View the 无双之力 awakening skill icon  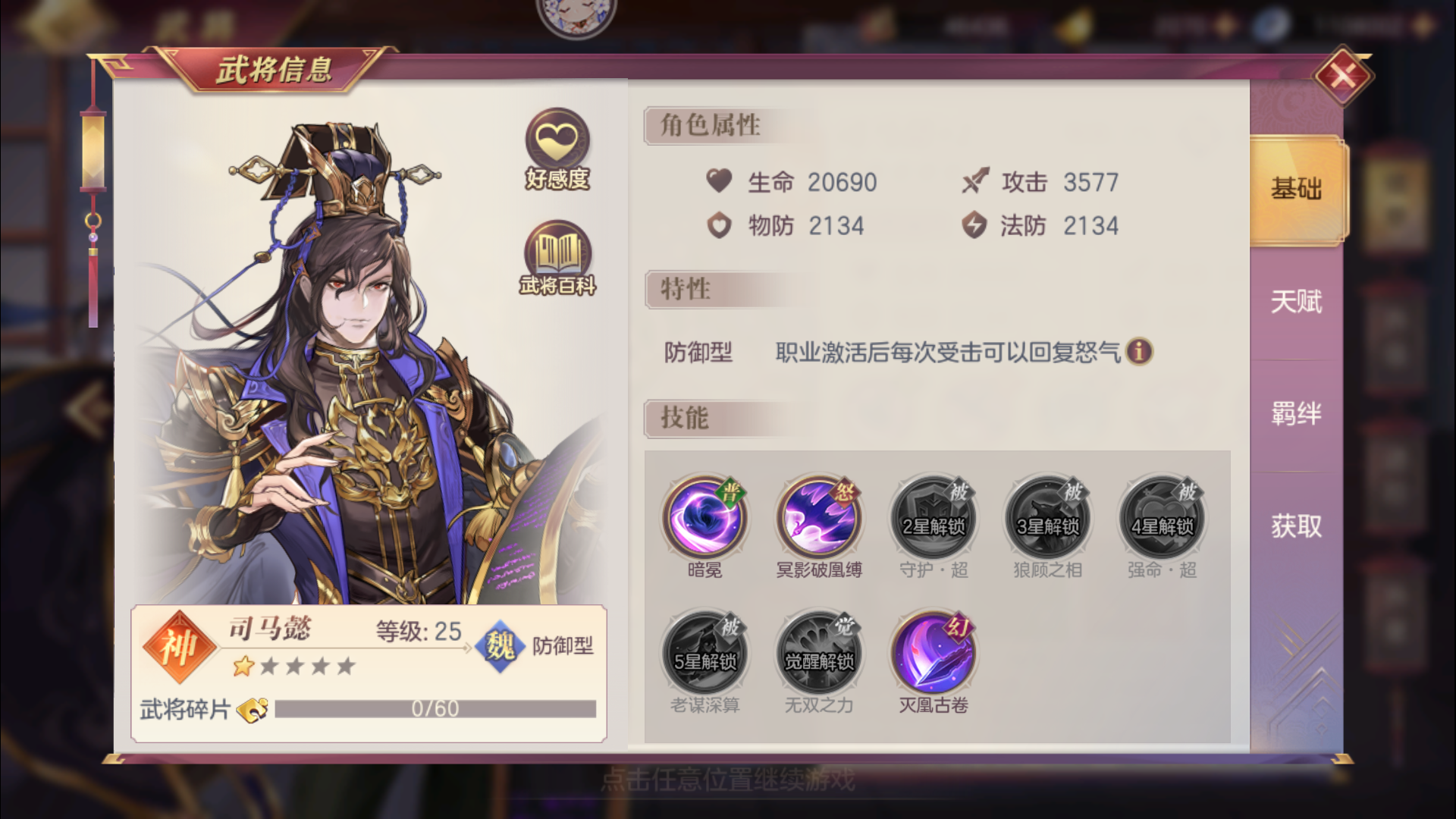(x=818, y=651)
